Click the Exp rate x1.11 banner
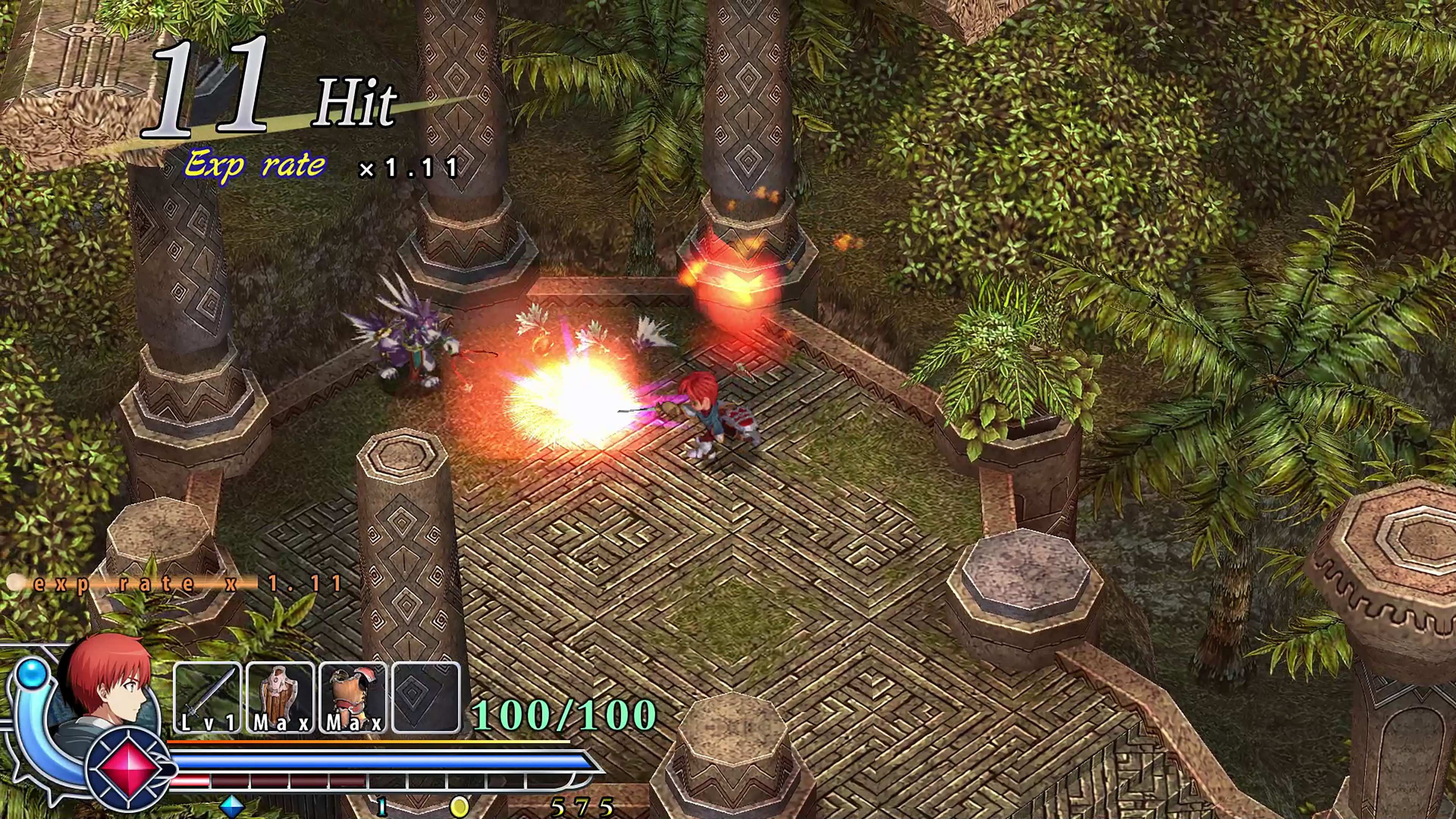The width and height of the screenshot is (1456, 819). (x=317, y=165)
